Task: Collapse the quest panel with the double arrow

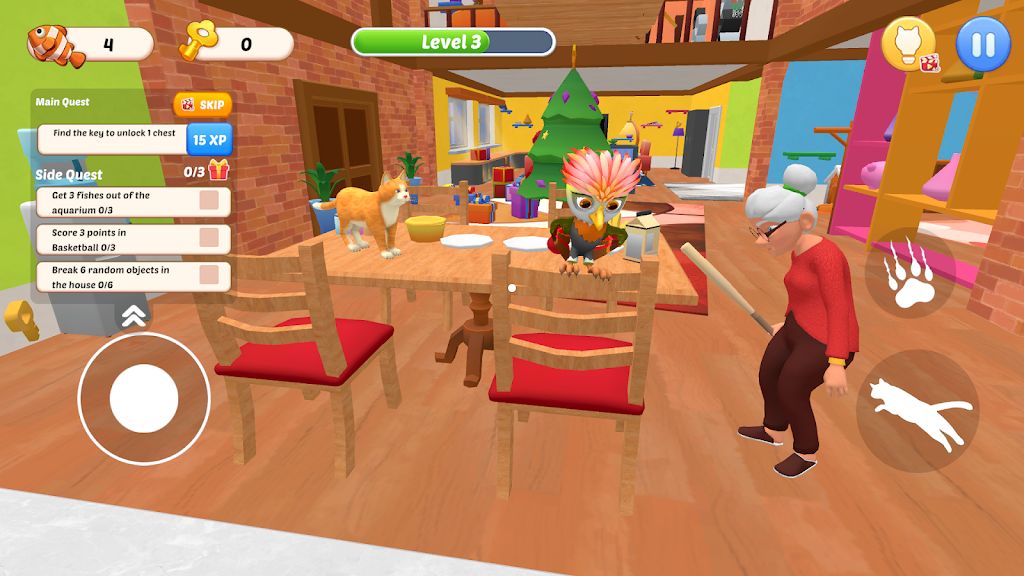Action: [x=131, y=317]
